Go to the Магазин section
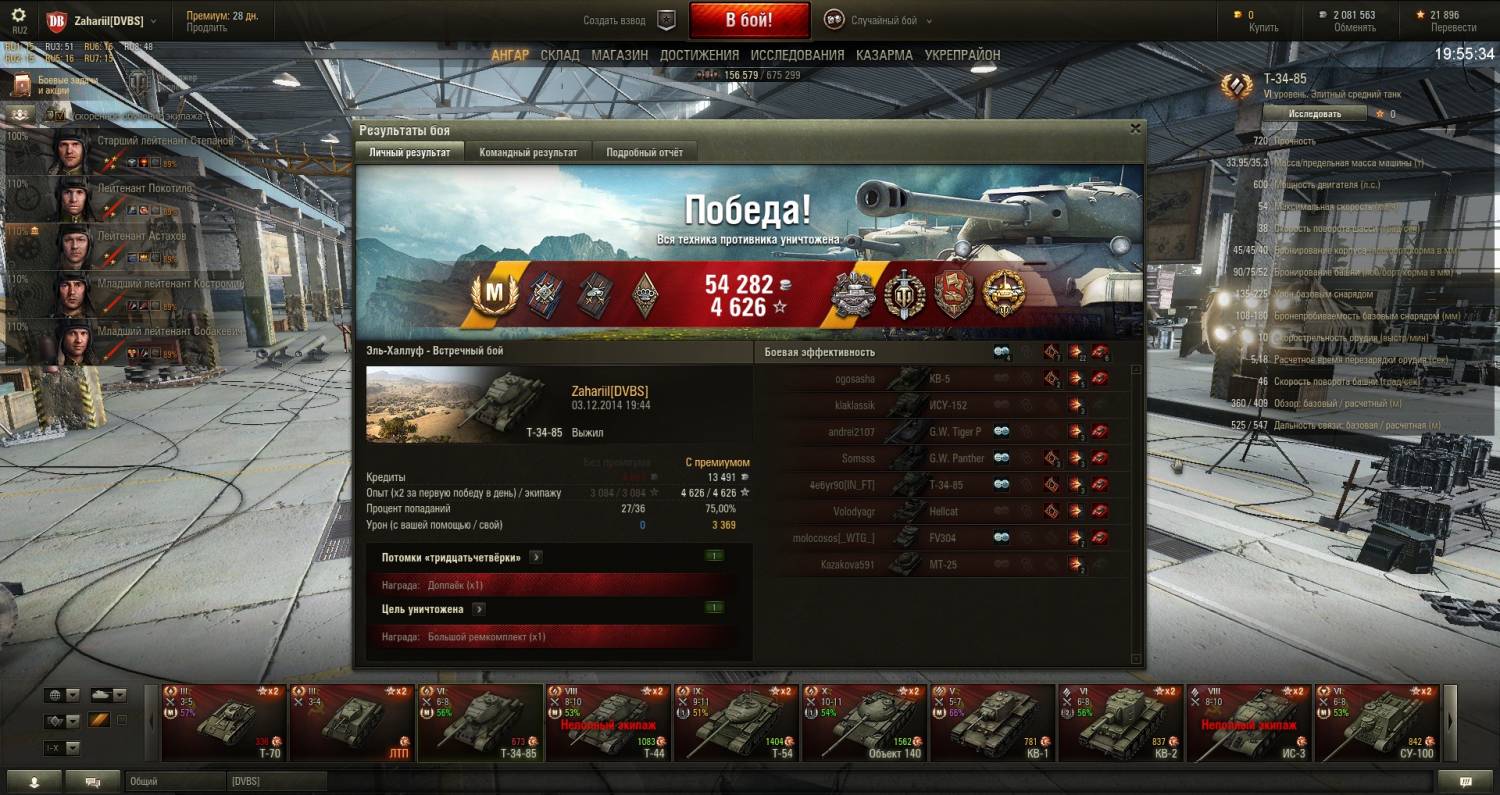This screenshot has height=795, width=1500. [x=619, y=55]
